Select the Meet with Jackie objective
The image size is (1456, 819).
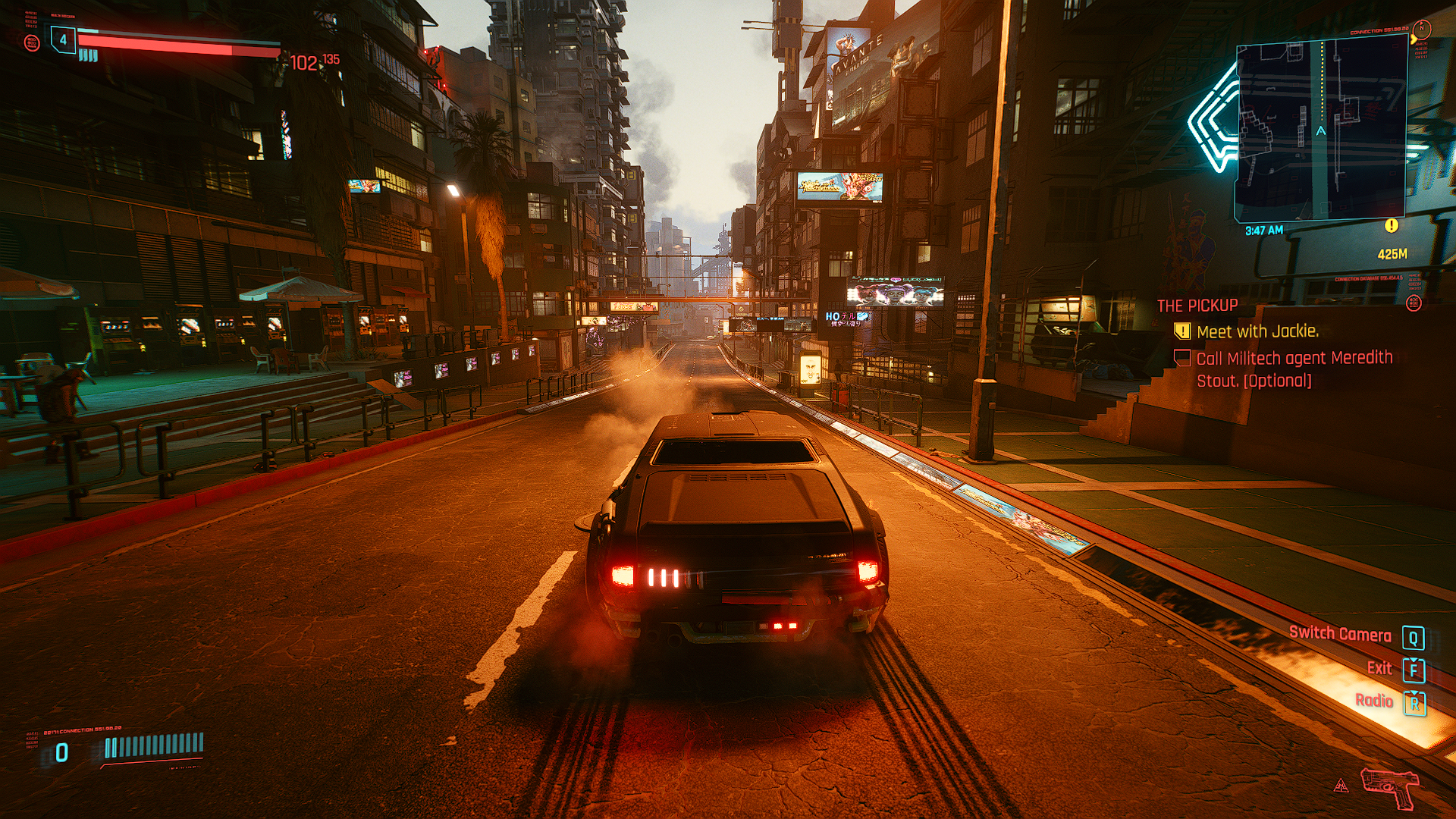(x=1257, y=331)
